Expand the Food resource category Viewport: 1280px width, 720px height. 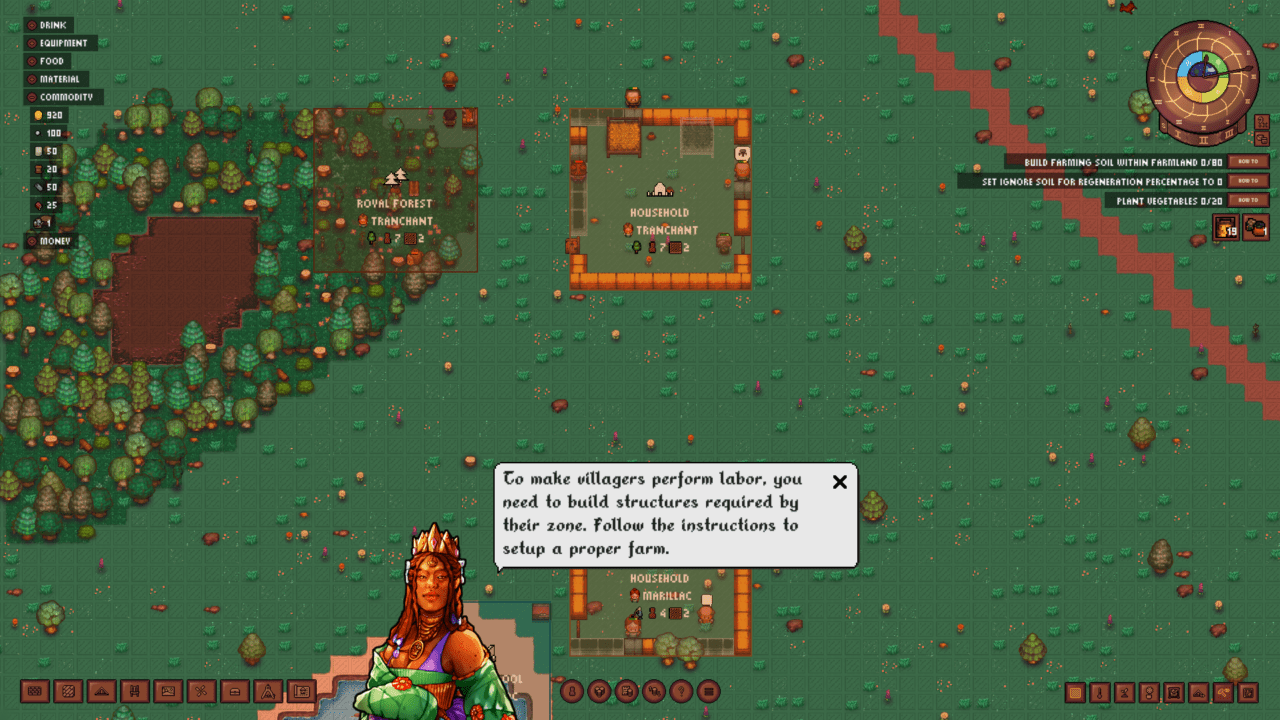(32, 61)
